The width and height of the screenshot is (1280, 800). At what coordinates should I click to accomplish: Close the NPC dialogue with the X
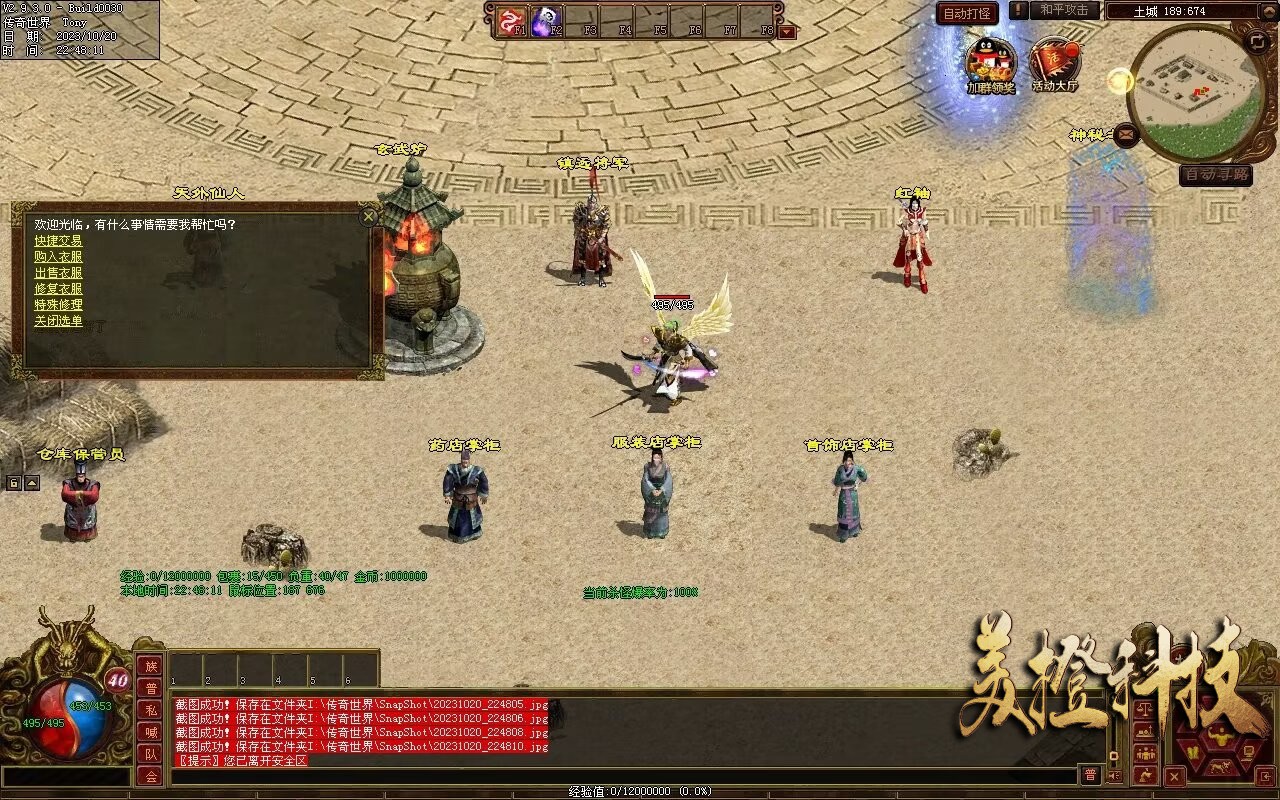(369, 215)
